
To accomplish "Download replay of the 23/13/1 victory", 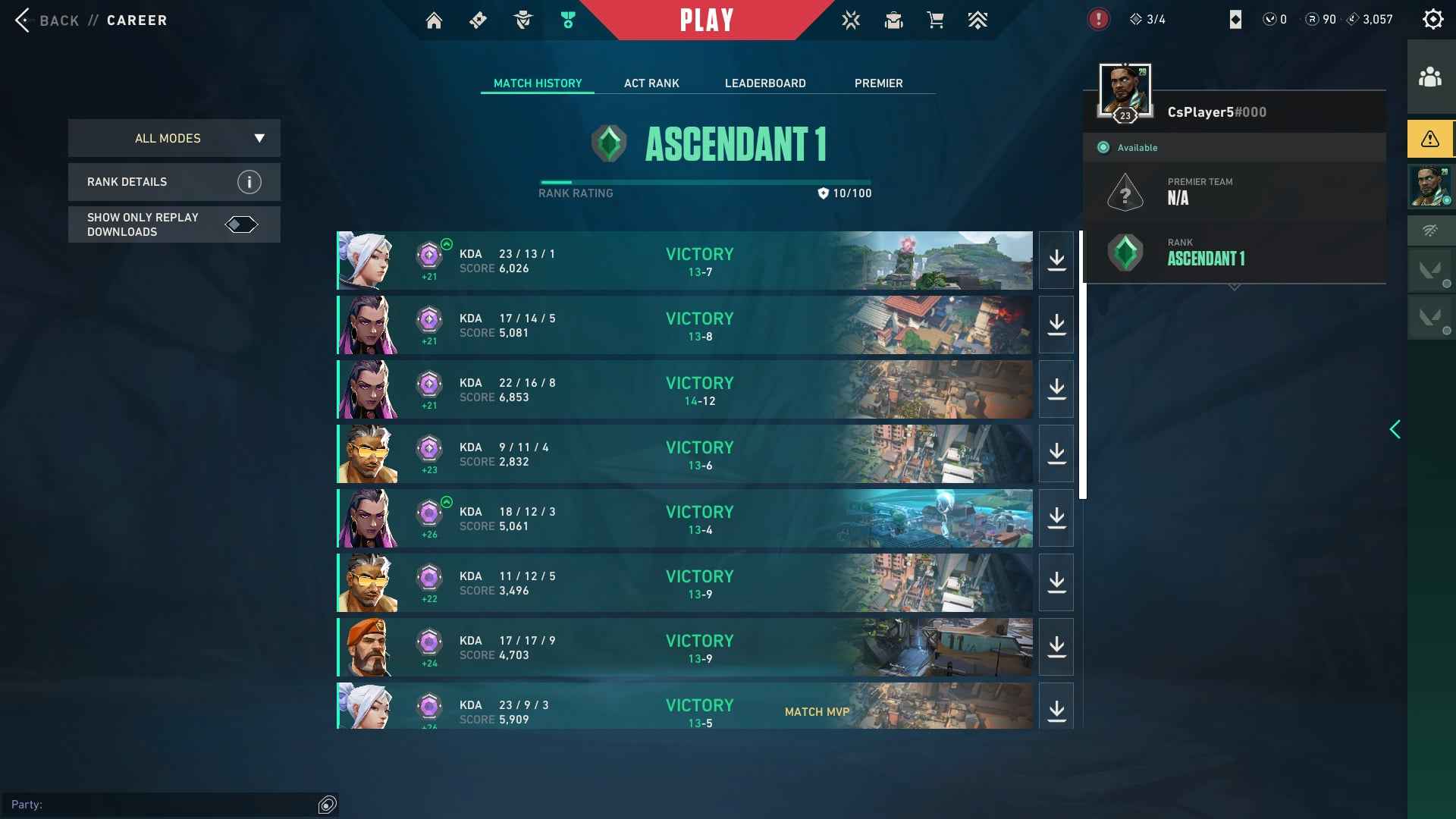I will (x=1056, y=260).
